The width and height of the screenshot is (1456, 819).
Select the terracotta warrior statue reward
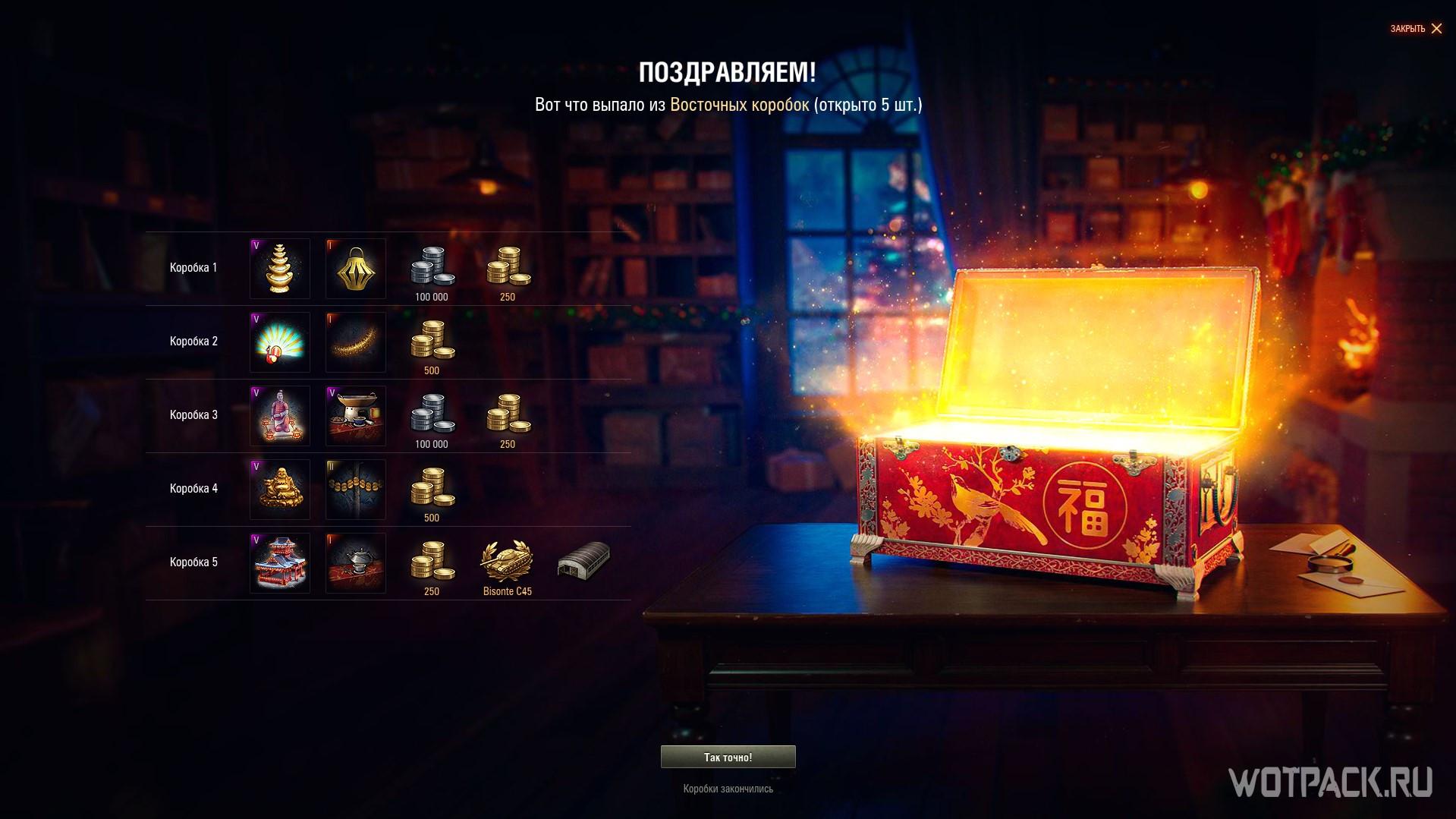[x=280, y=416]
